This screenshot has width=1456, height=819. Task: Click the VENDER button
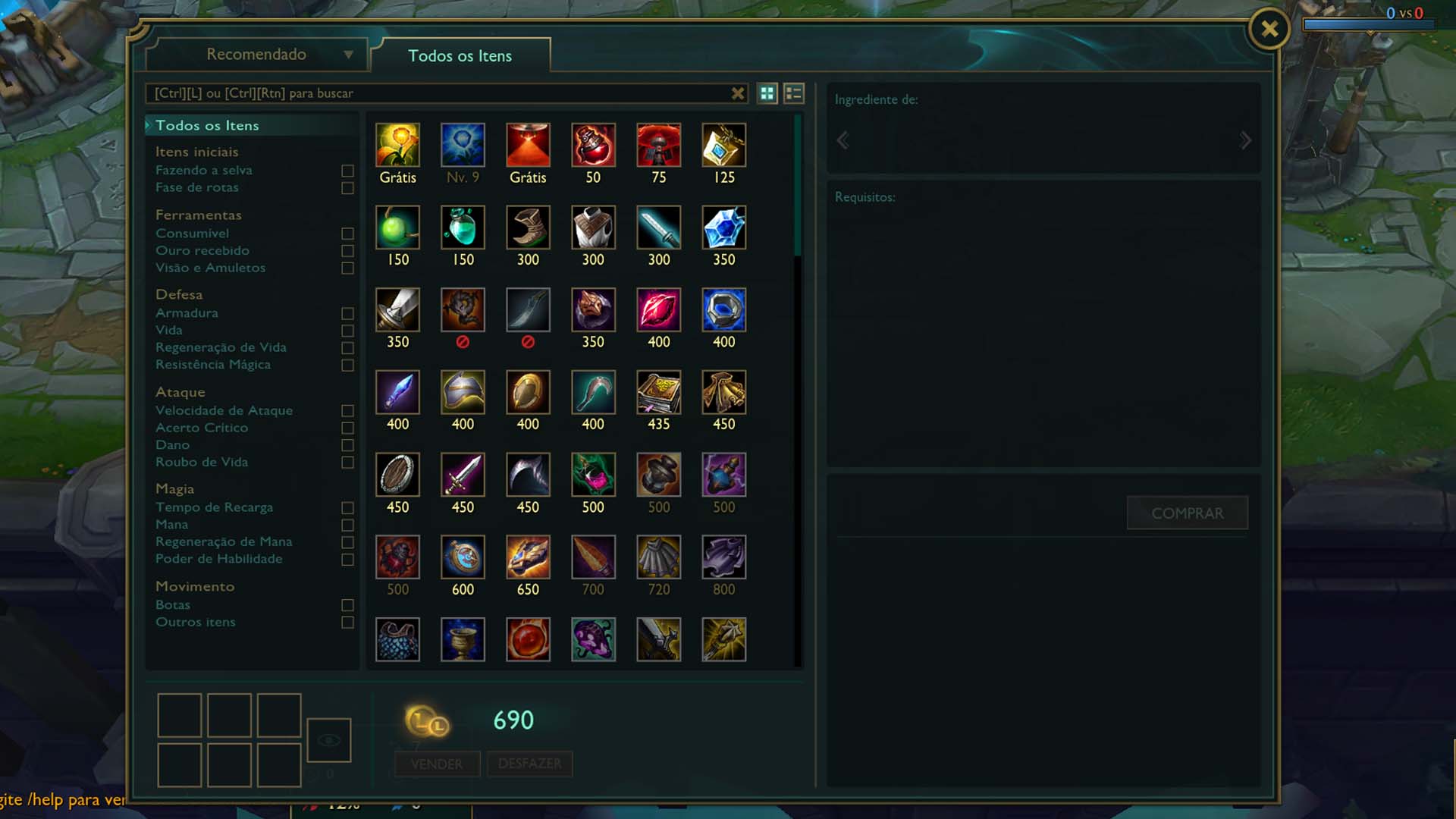[x=437, y=764]
